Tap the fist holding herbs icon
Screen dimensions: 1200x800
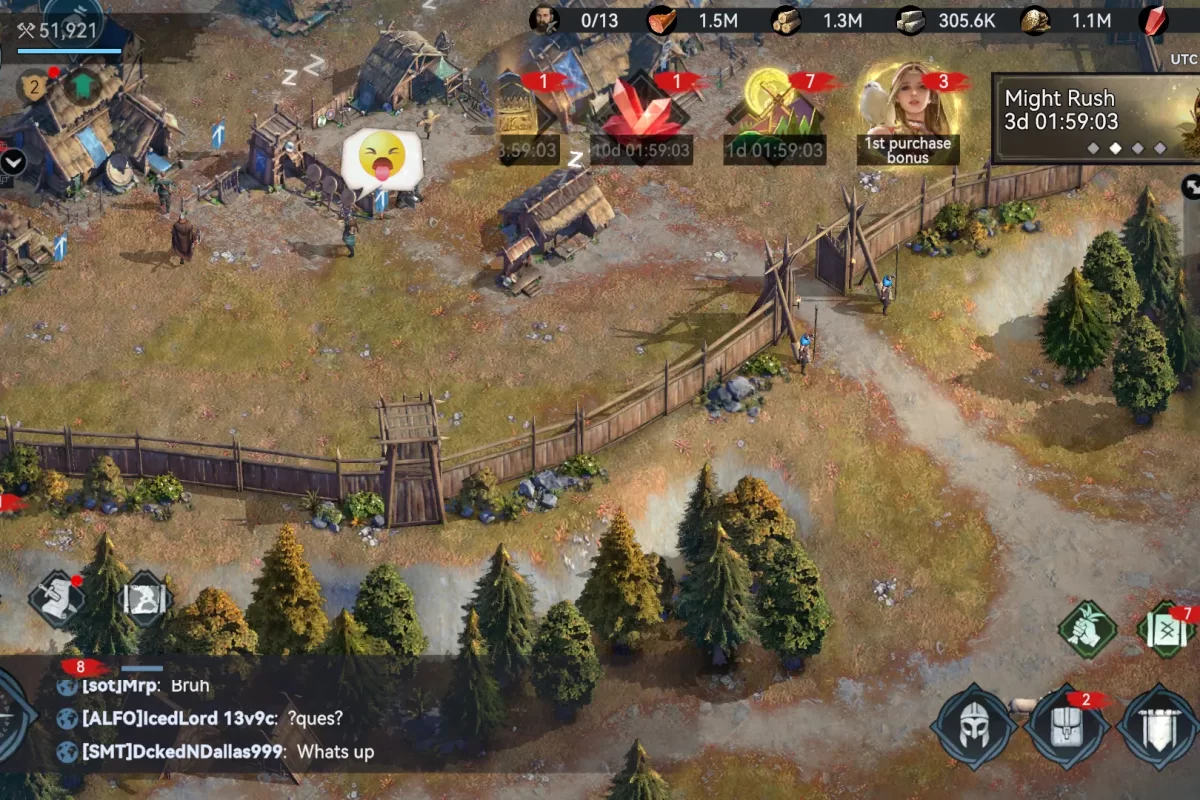click(x=1087, y=629)
